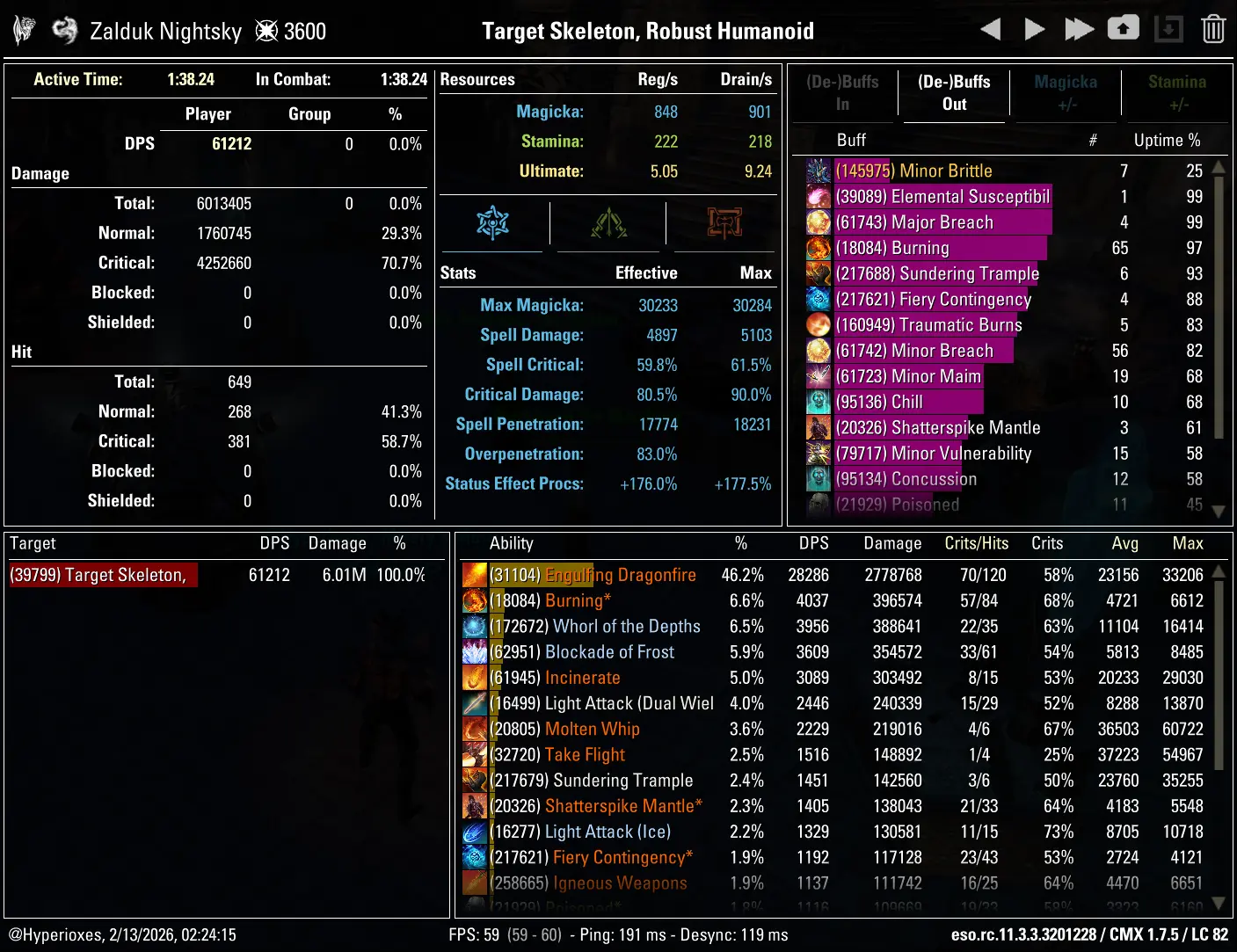
Task: Jump to the latest fight with double arrow
Action: pyautogui.click(x=1079, y=30)
